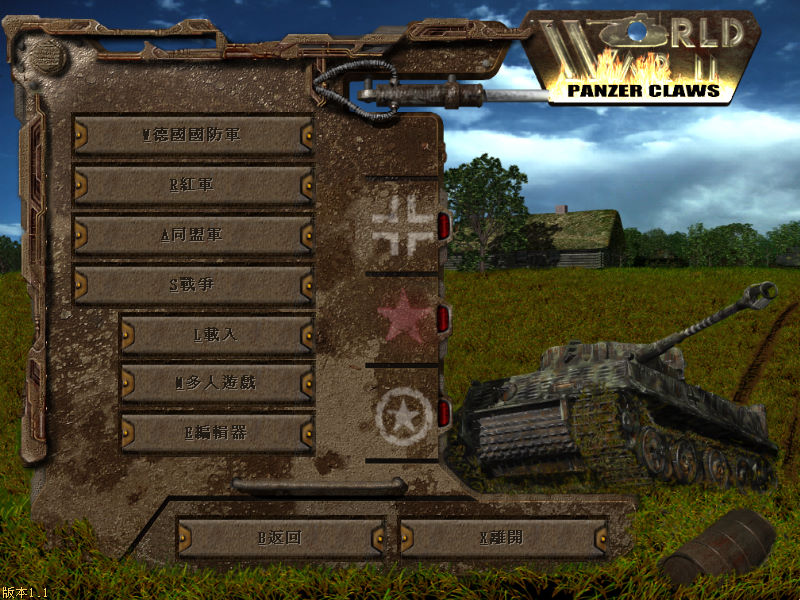The height and width of the screenshot is (600, 800).
Task: Click the Allied white star emblem
Action: tap(402, 413)
